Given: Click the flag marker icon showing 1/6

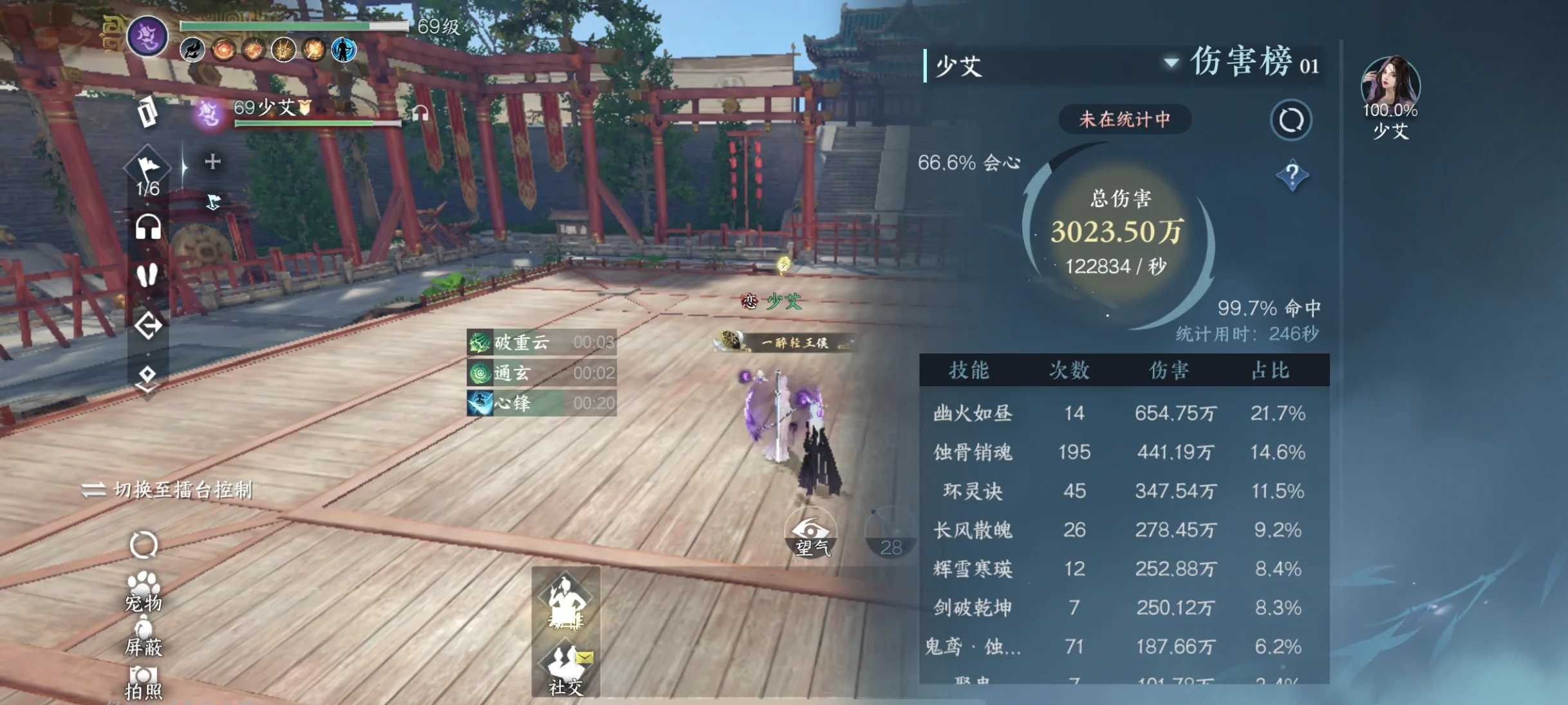Looking at the screenshot, I should coord(147,166).
